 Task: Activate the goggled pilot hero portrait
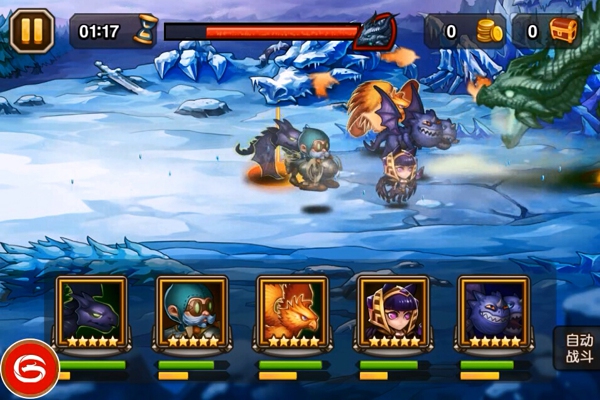(x=192, y=310)
